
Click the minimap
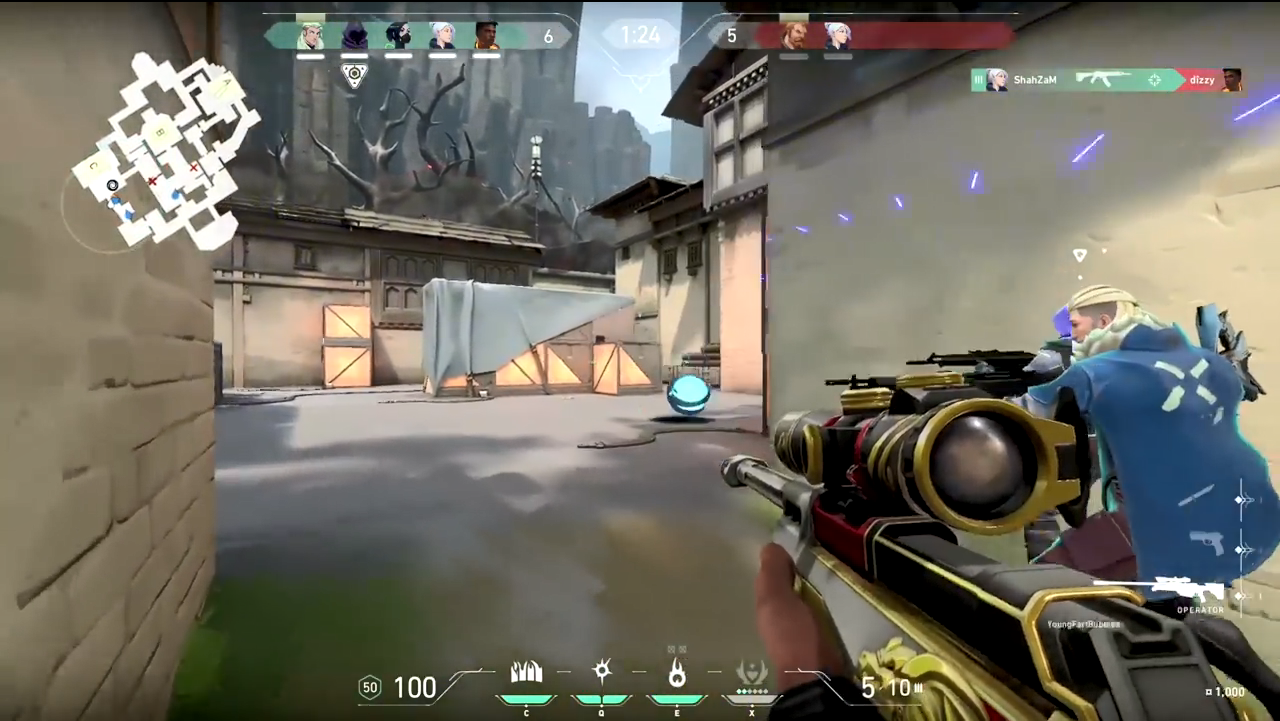(162, 150)
